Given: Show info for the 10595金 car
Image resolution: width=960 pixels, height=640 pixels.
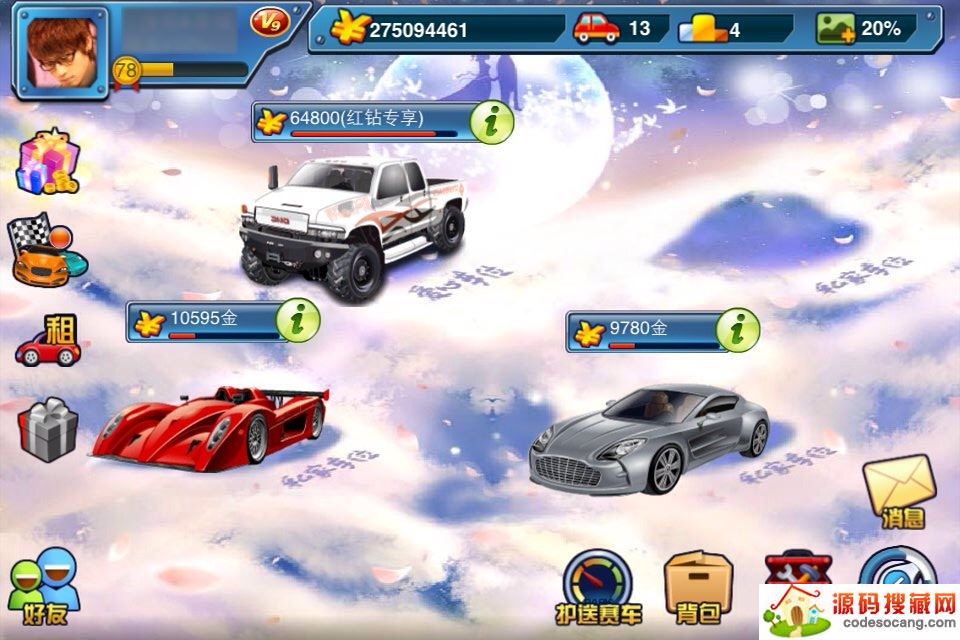Looking at the screenshot, I should click(298, 321).
